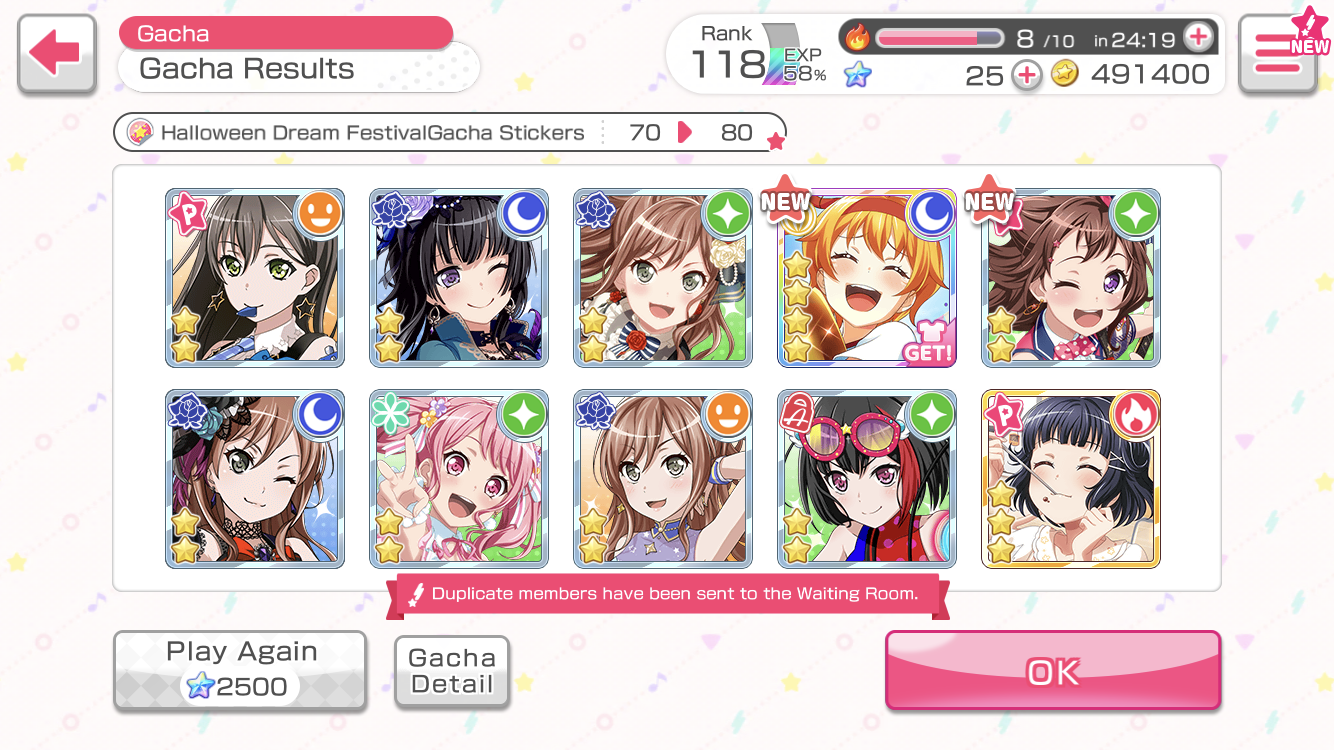Choose the NEW brown-haired winking girl card
The image size is (1334, 750).
point(1071,278)
